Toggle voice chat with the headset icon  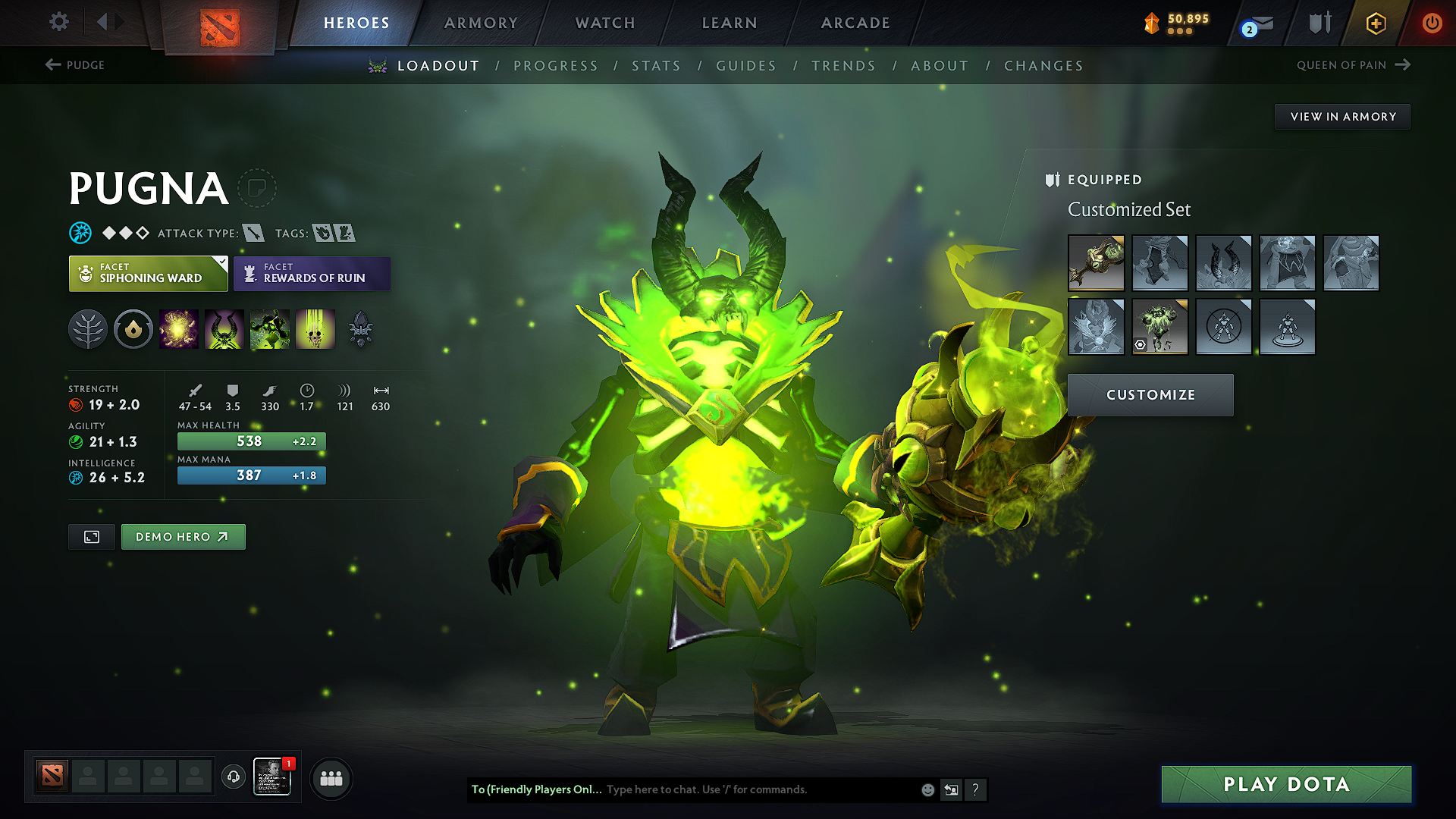[x=233, y=778]
